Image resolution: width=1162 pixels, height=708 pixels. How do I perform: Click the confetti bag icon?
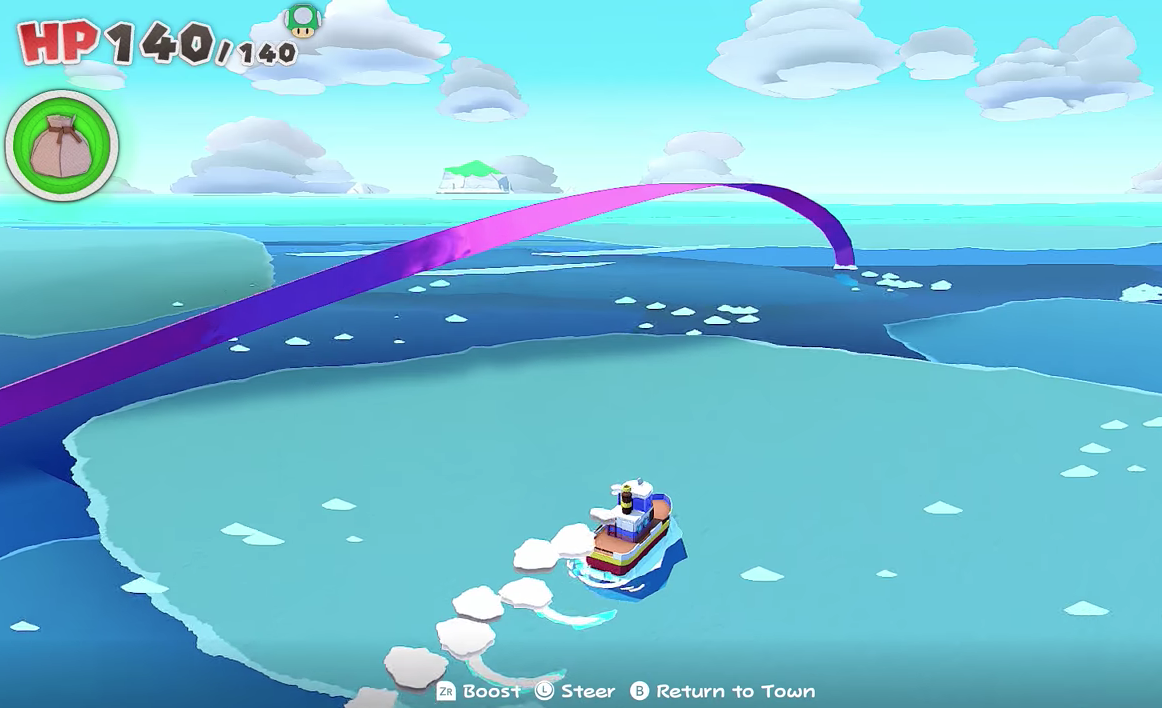click(x=62, y=146)
